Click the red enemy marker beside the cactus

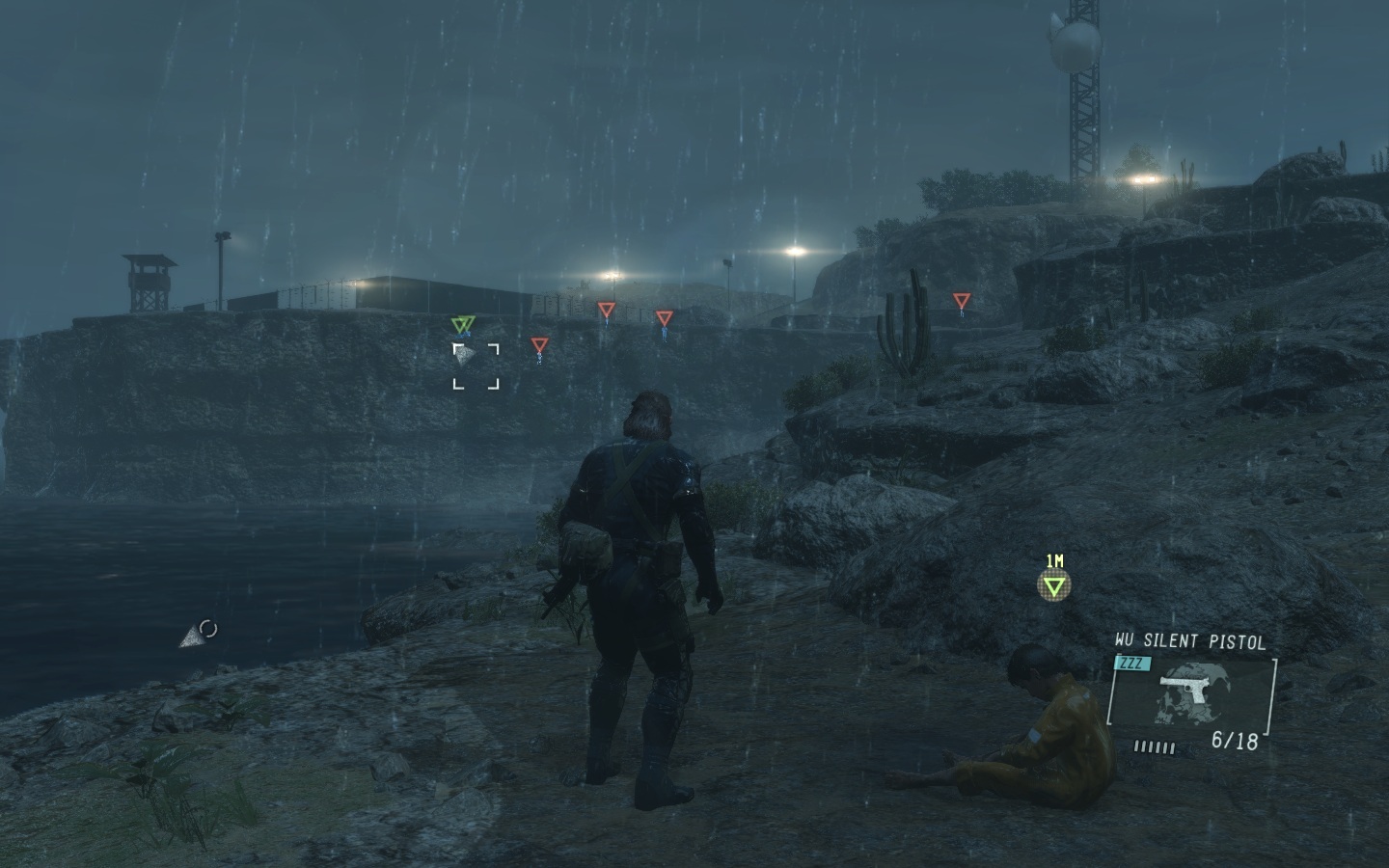pos(960,302)
